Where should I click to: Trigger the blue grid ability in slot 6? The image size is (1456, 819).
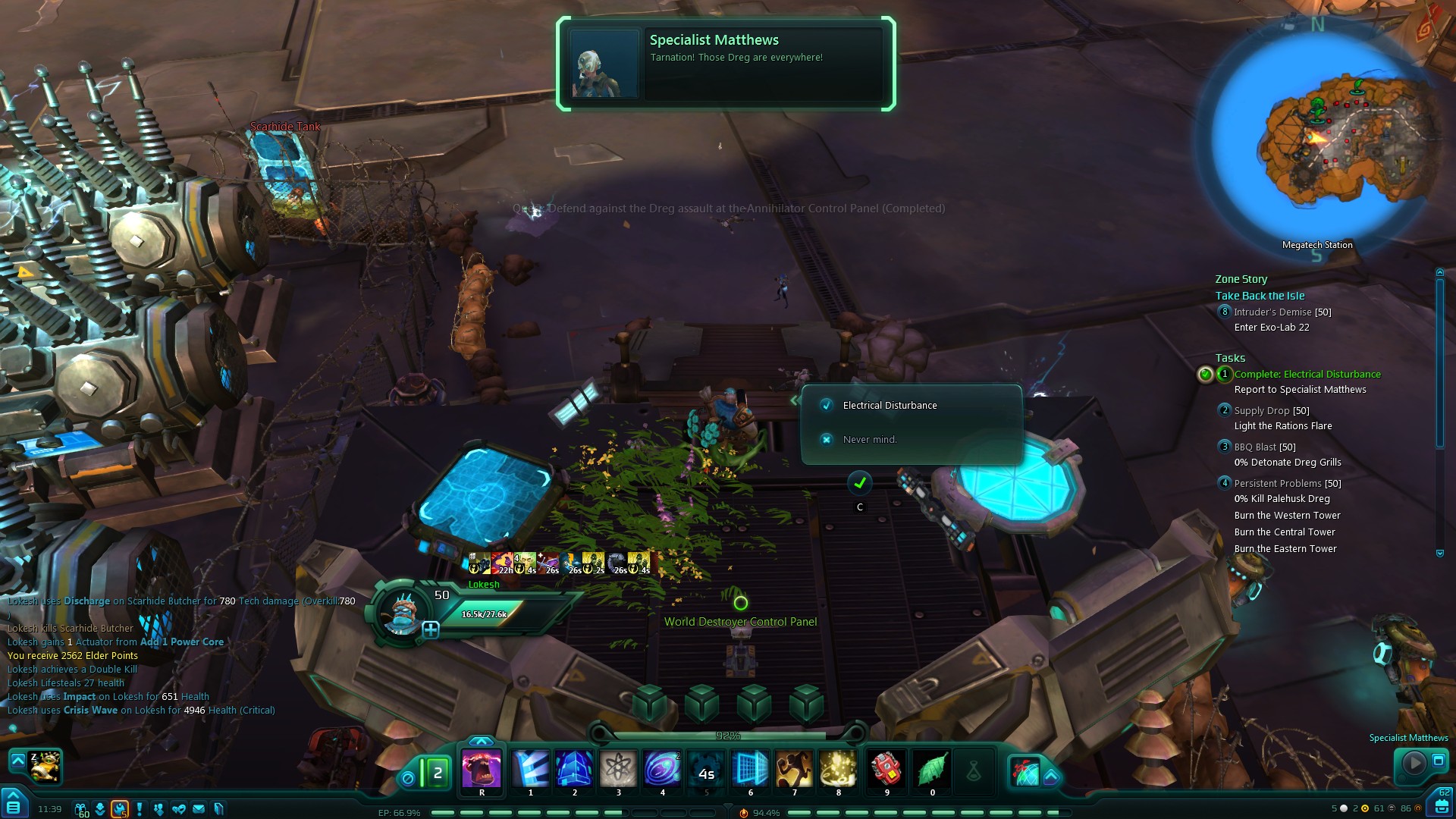[751, 770]
